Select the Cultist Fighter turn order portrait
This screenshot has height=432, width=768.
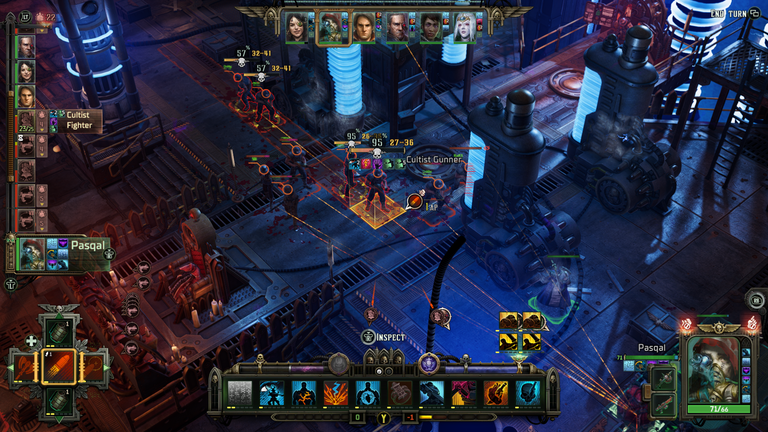[26, 120]
